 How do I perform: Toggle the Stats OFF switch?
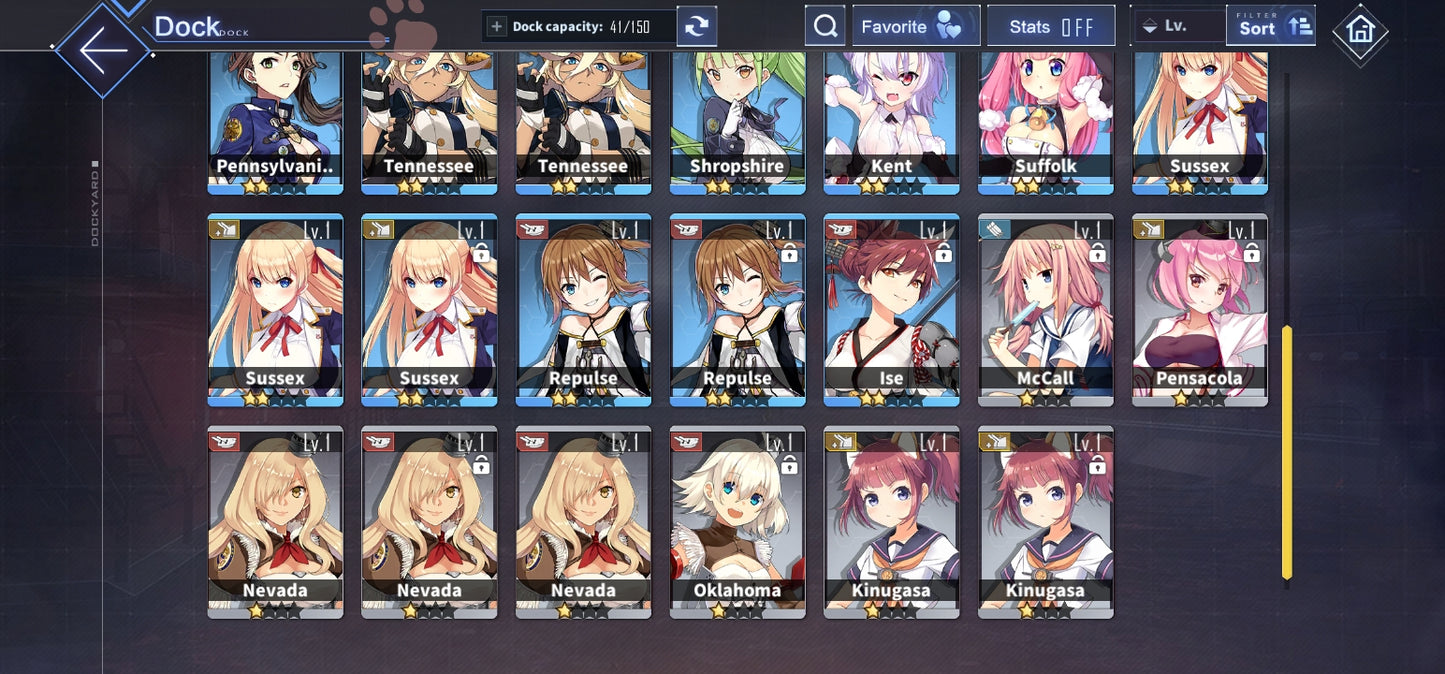pos(1050,27)
